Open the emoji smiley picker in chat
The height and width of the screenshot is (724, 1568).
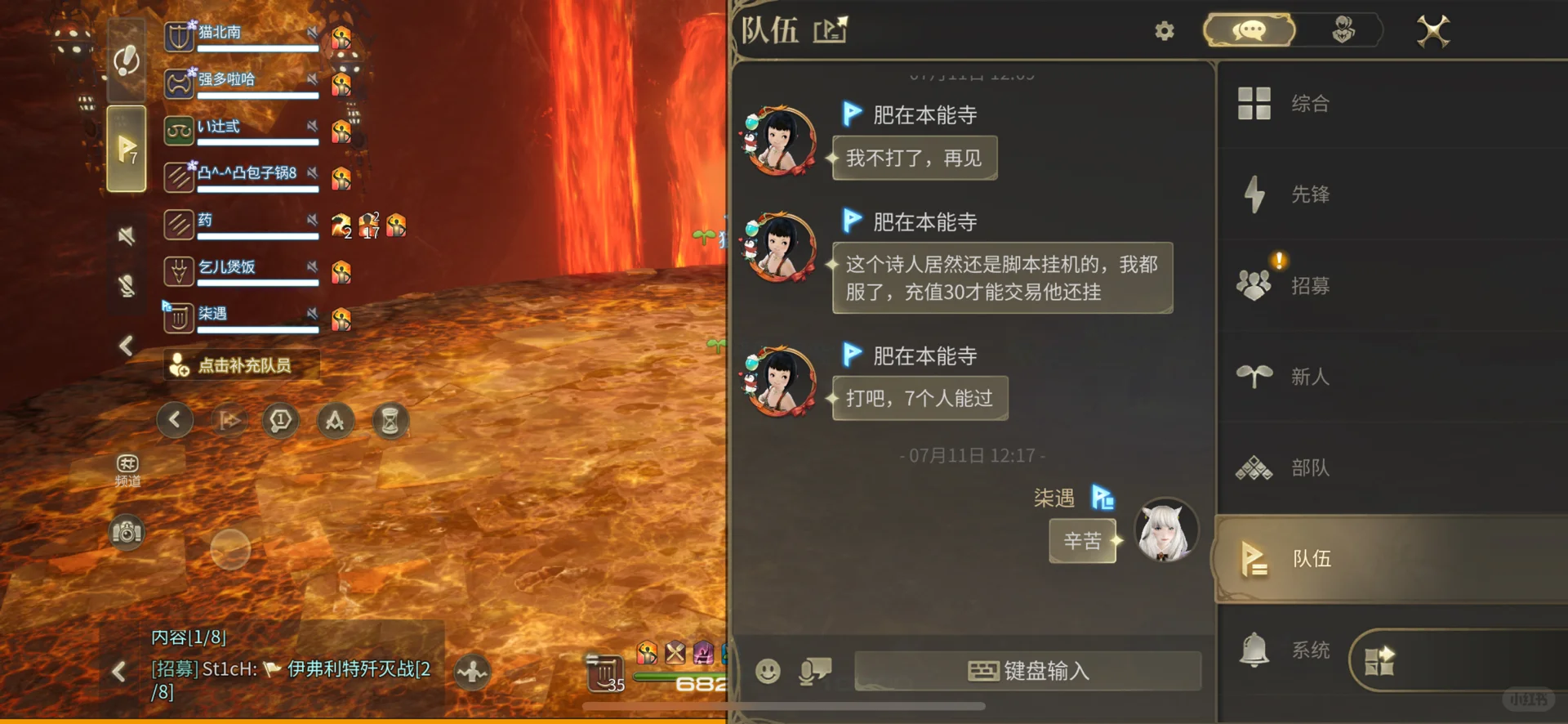tap(768, 671)
